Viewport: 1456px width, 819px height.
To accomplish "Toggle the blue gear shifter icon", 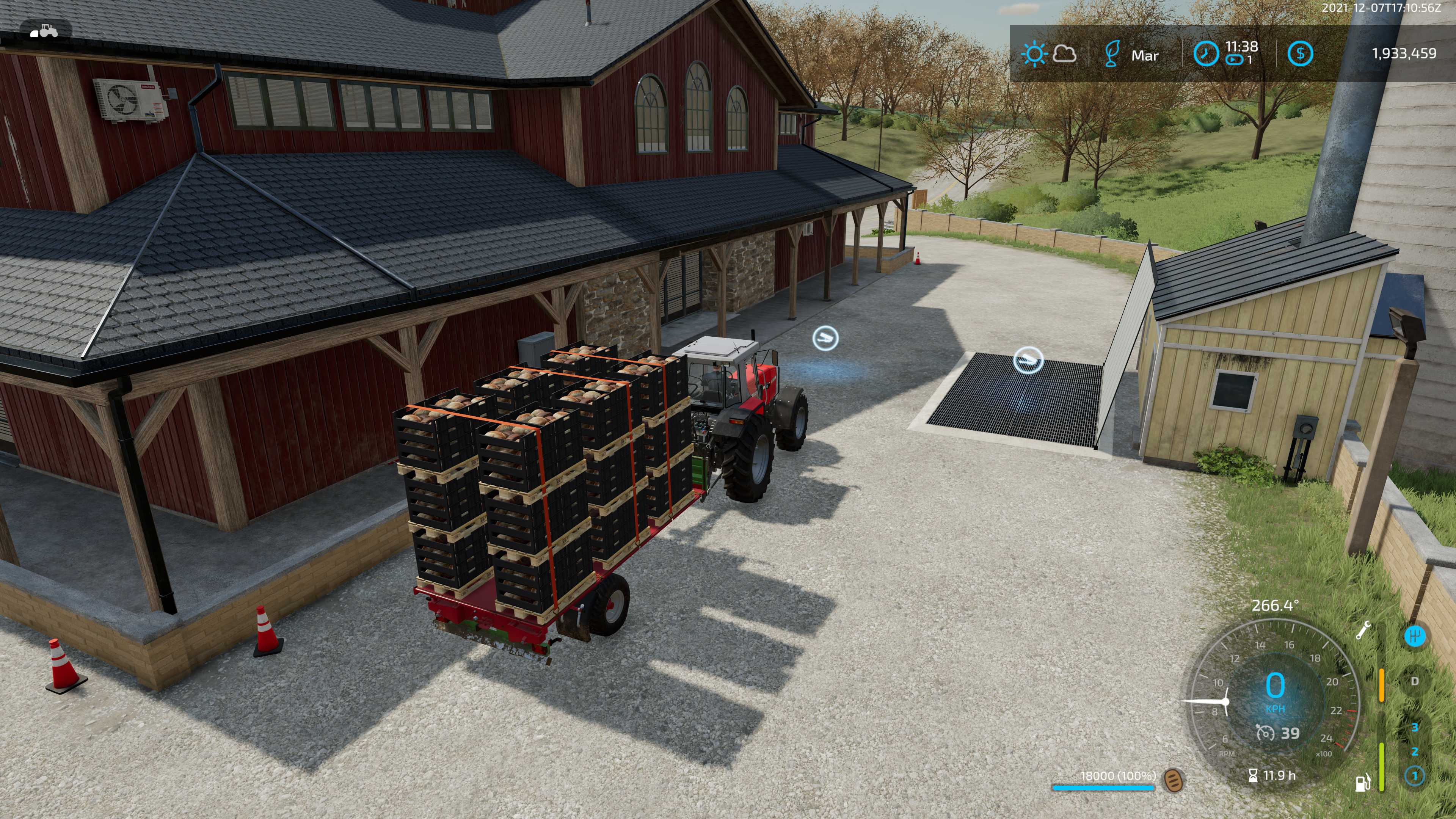I will 1415,636.
